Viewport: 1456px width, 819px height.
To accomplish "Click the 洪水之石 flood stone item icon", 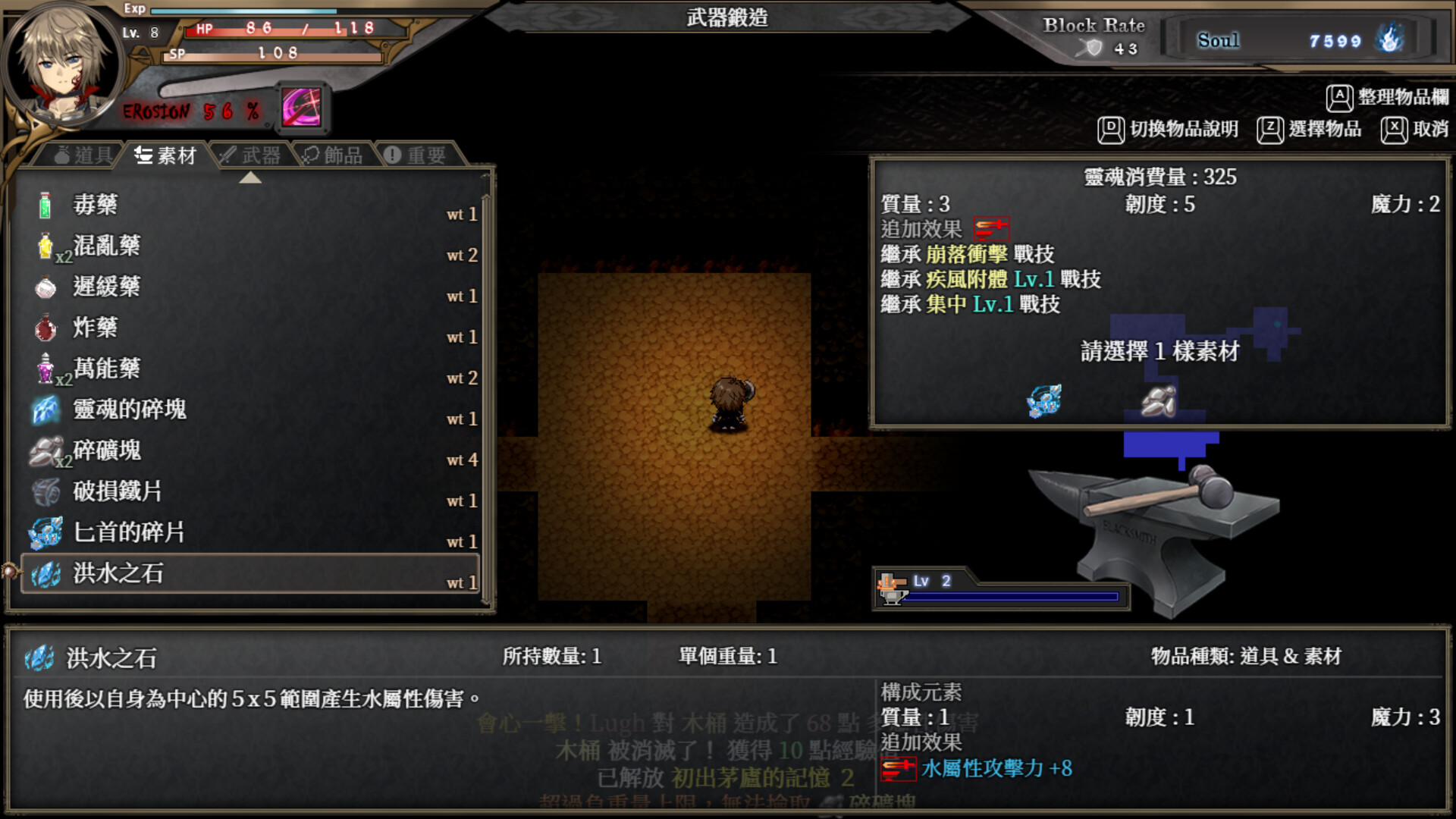I will click(x=45, y=572).
